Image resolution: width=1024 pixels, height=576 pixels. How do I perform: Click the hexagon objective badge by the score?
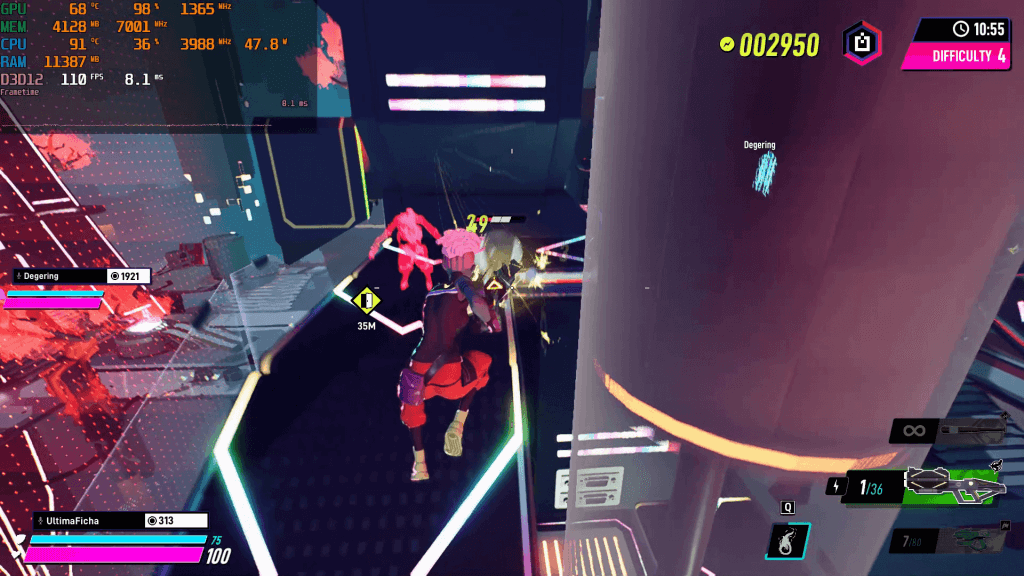[x=861, y=43]
